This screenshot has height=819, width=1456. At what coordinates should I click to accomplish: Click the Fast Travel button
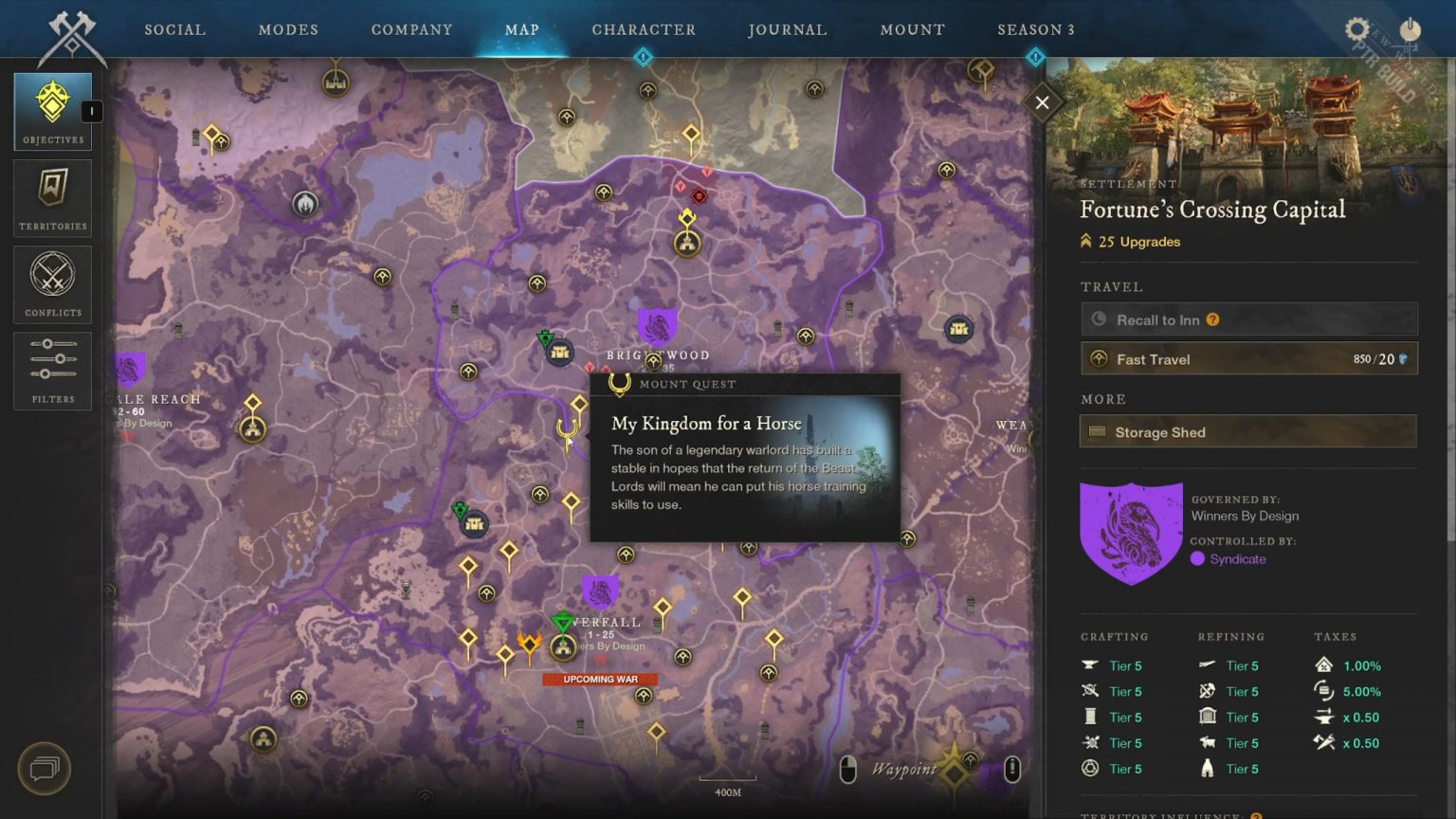coord(1247,358)
